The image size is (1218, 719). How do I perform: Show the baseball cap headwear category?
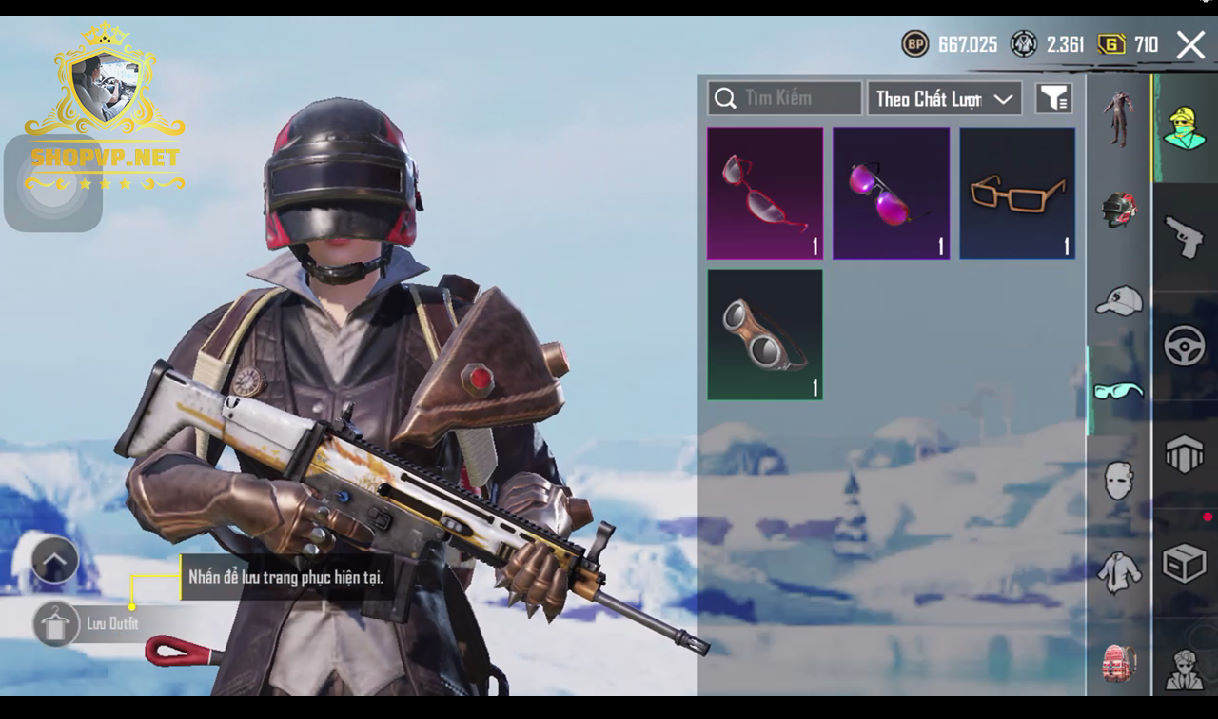click(1118, 300)
